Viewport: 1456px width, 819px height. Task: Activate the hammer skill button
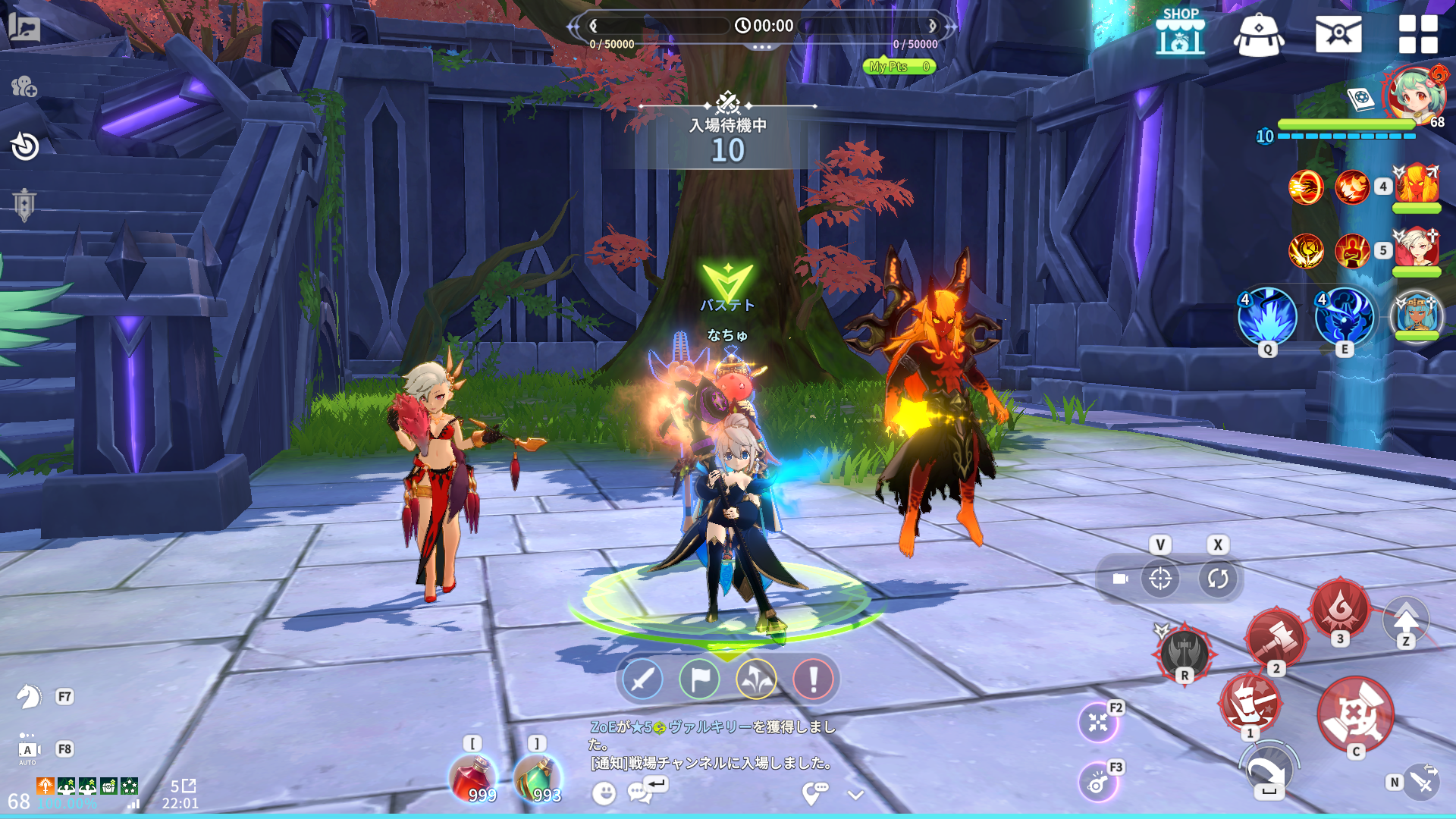pos(1276,637)
